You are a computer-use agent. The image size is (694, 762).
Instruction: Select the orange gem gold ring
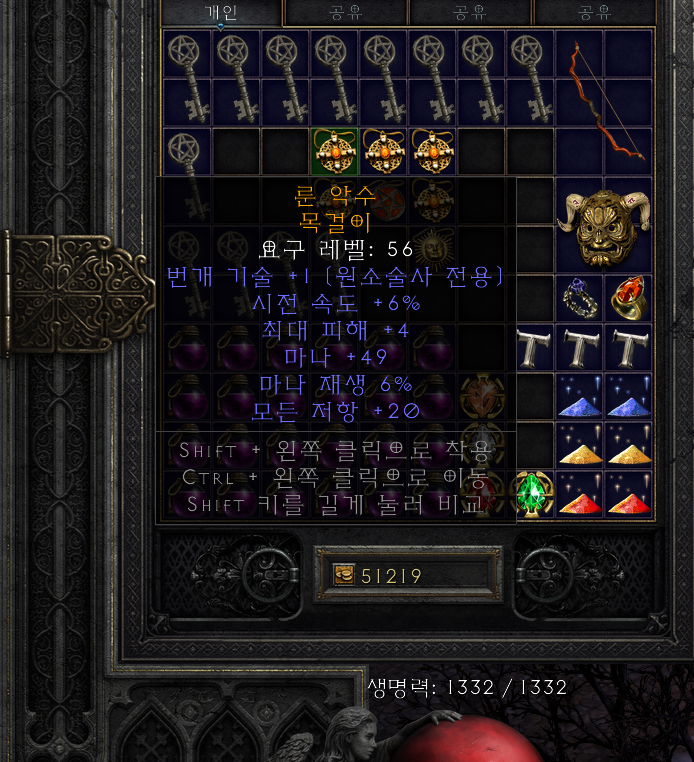pos(628,297)
